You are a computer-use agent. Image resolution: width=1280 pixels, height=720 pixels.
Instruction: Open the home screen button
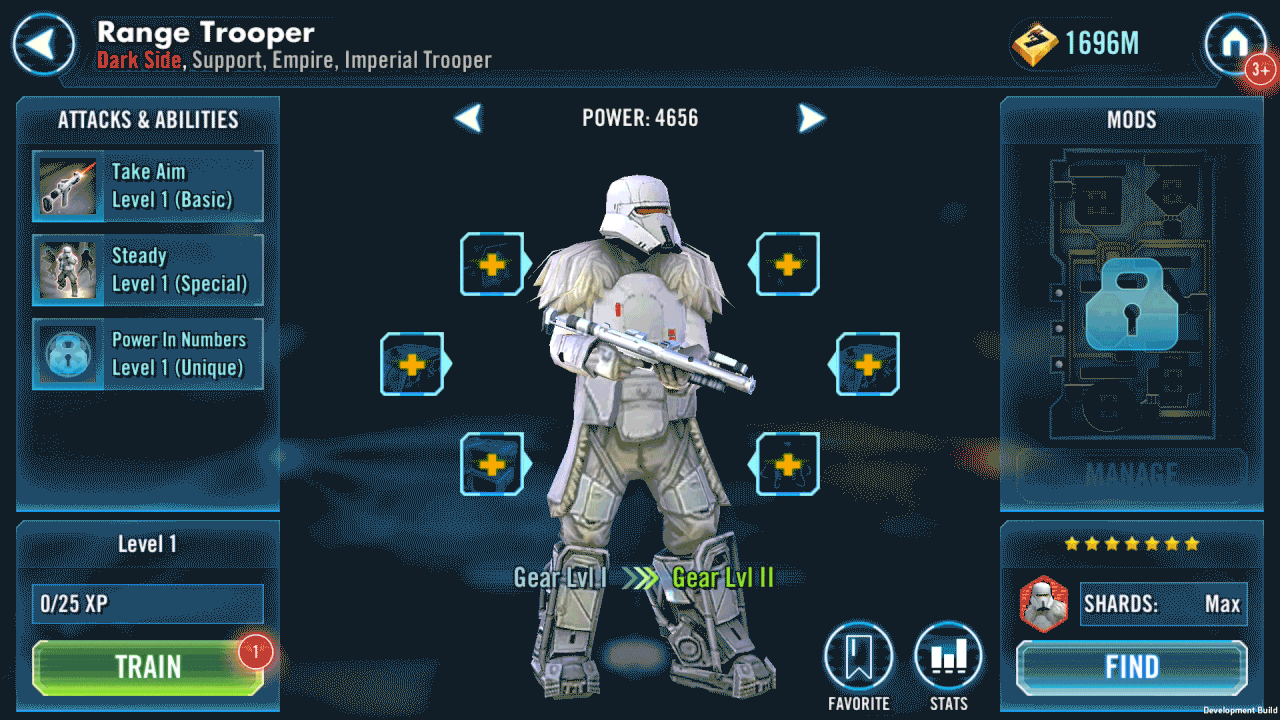click(1235, 44)
